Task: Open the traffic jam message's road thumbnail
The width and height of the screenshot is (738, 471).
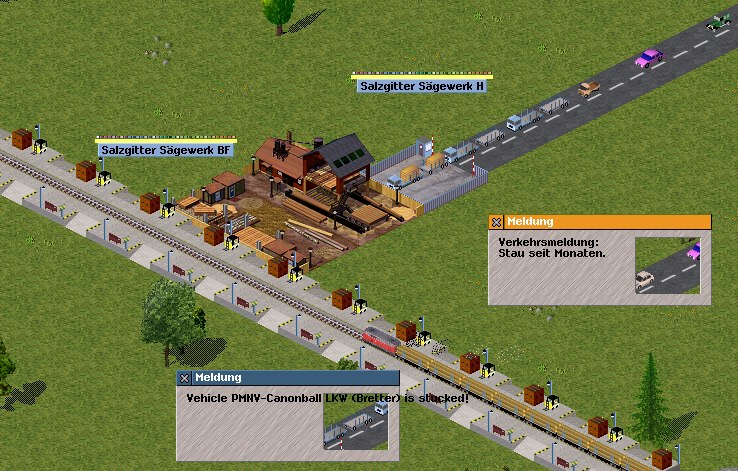Action: click(x=667, y=266)
